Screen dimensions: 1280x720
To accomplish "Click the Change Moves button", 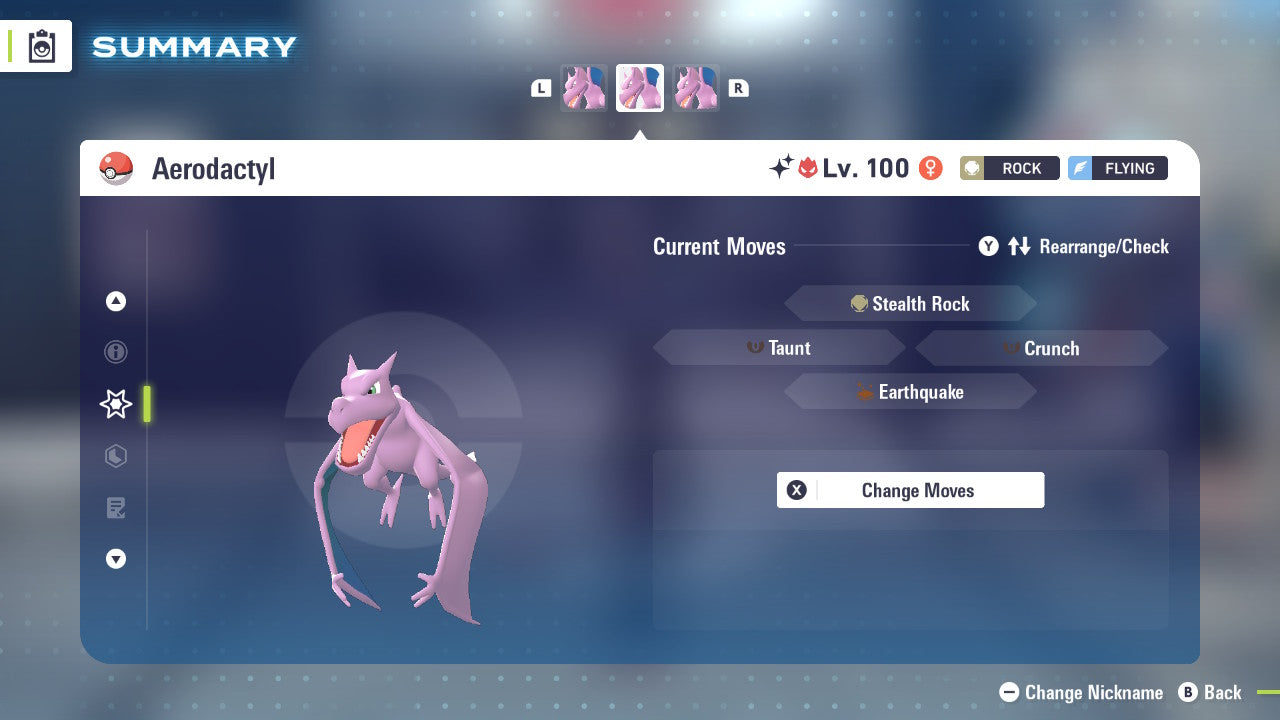I will coord(910,490).
